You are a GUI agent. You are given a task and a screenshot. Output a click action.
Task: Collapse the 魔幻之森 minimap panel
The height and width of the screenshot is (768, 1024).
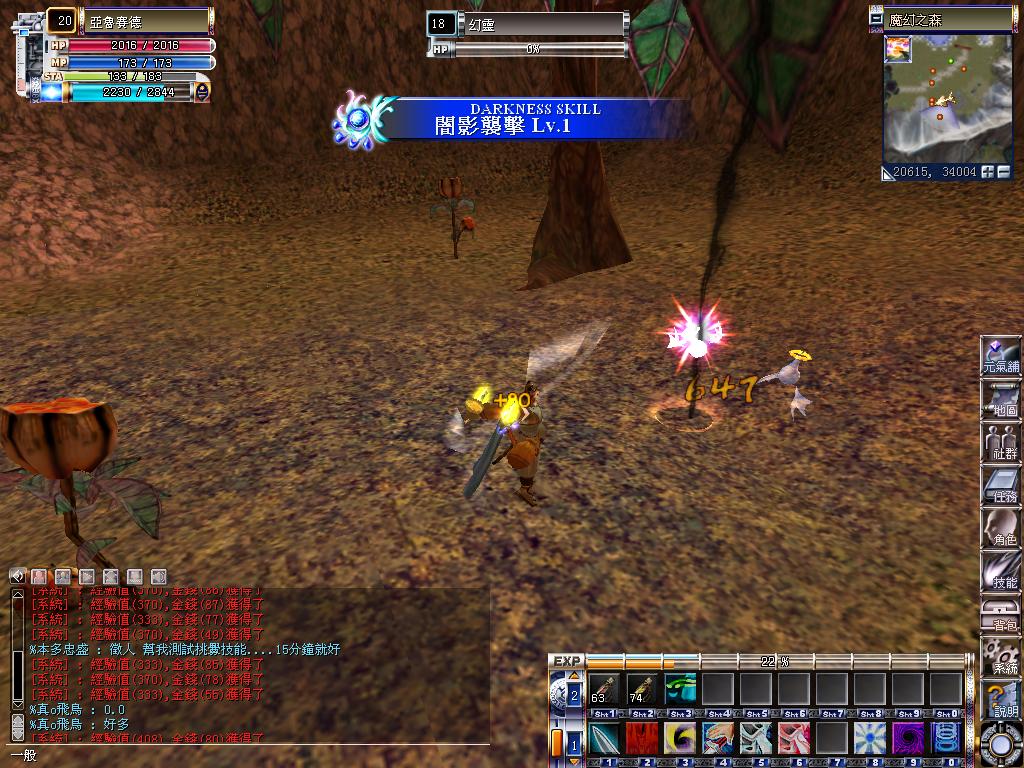click(877, 19)
